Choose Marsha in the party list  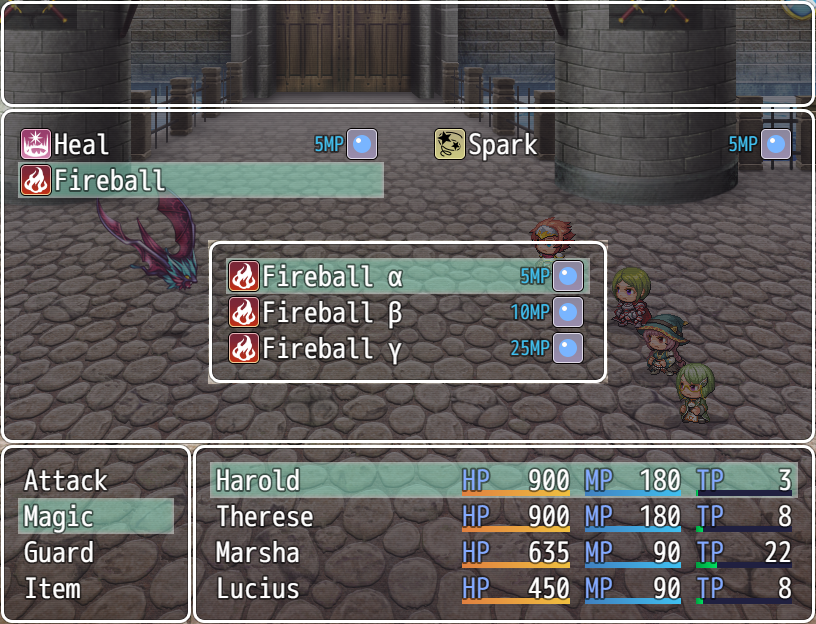[x=503, y=553]
